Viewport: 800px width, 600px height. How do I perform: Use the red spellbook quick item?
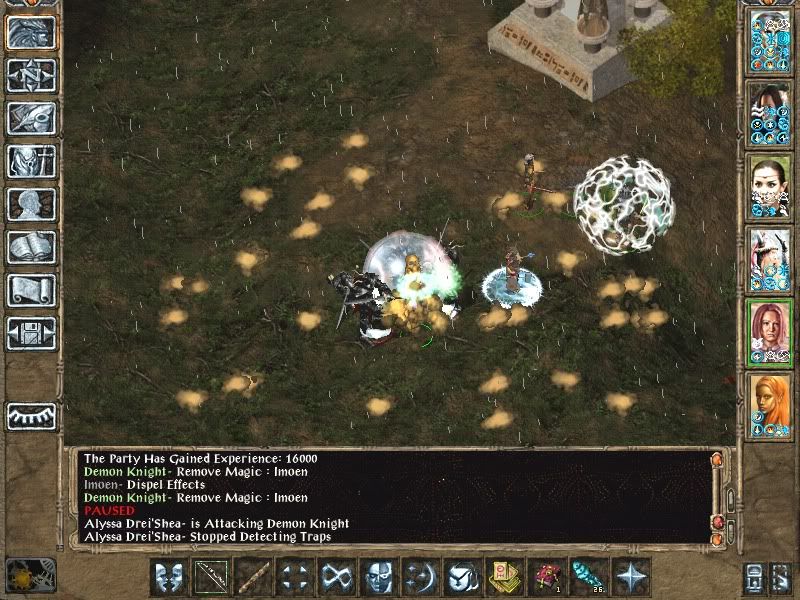[x=546, y=576]
